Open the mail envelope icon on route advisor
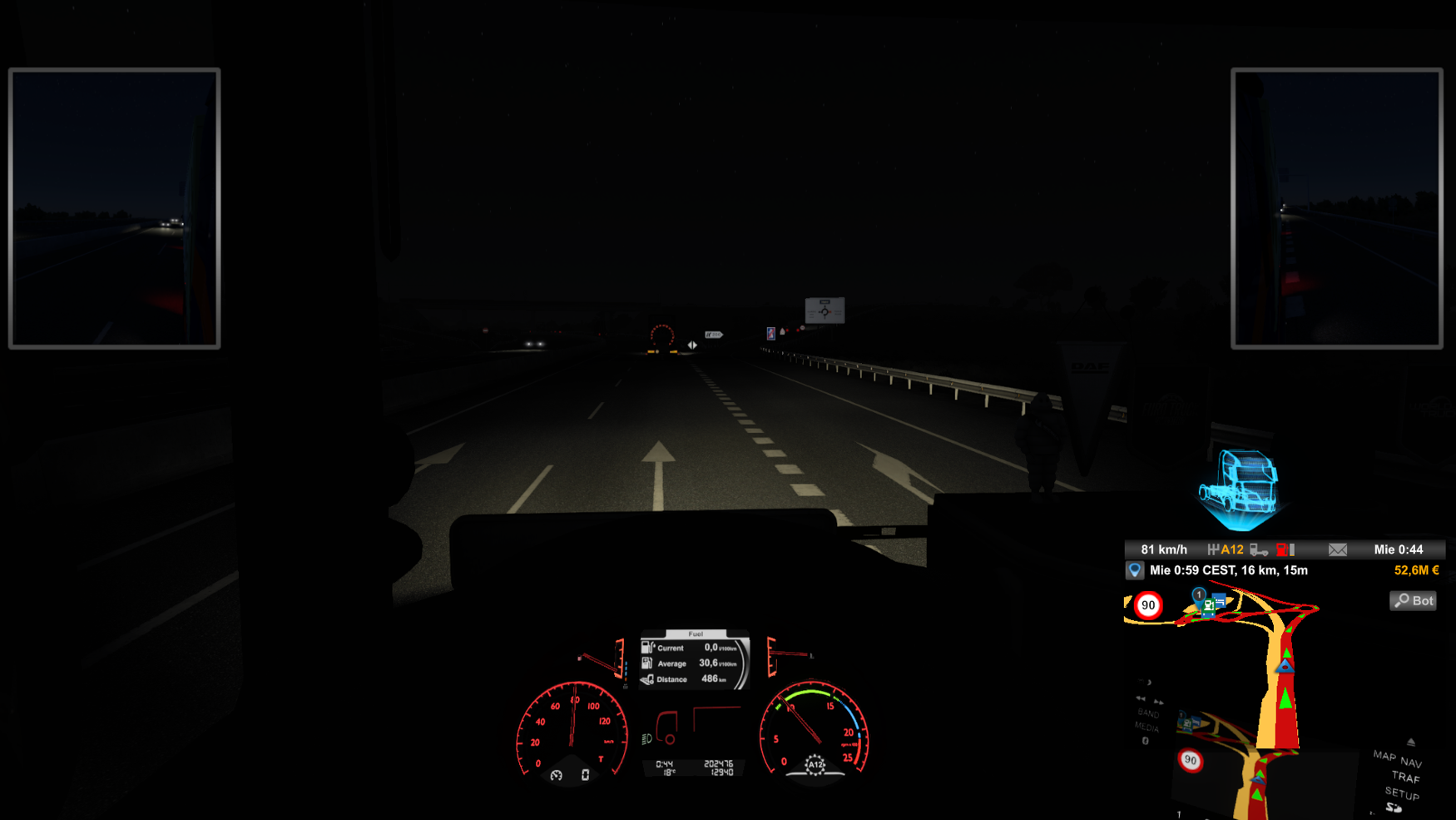1456x820 pixels. 1338,550
